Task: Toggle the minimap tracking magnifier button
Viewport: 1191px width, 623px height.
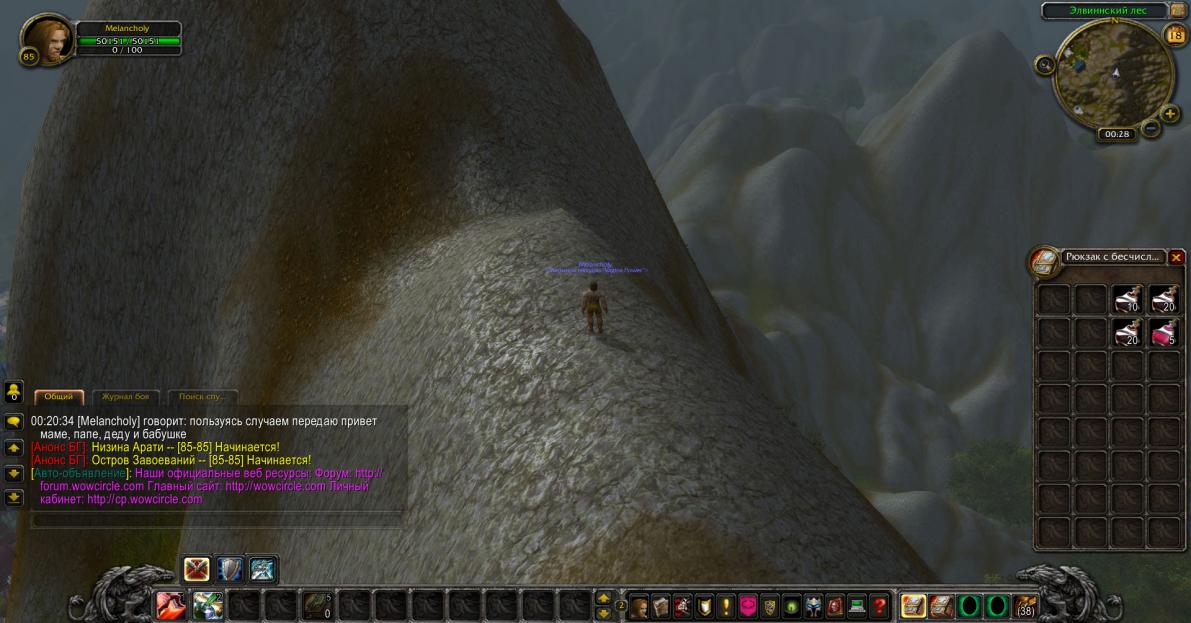Action: pos(1046,65)
